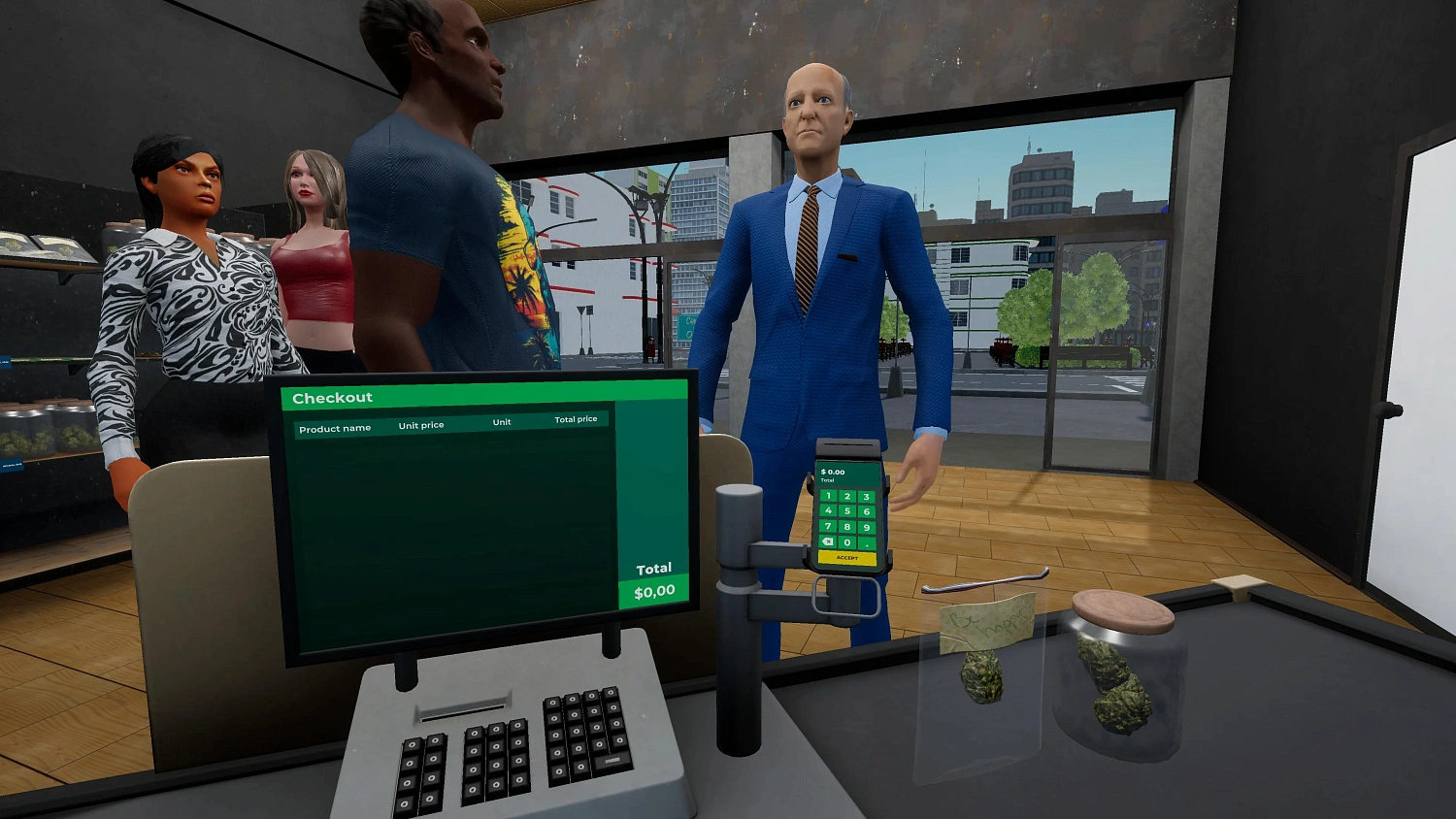Click the Checkout title bar

[x=332, y=397]
